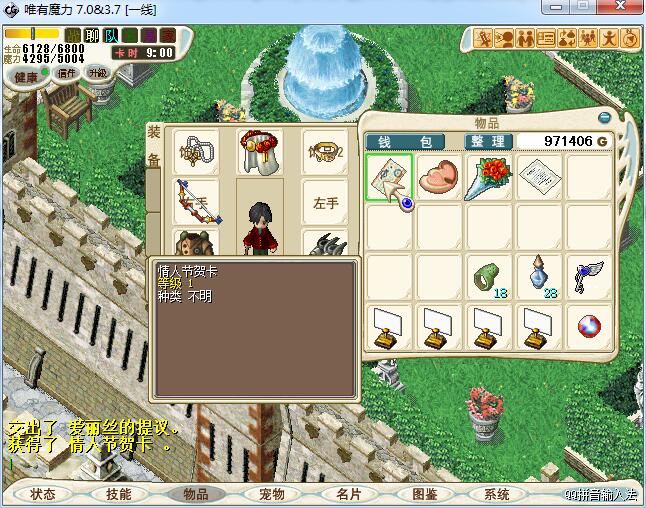Pick the winged key item
Viewport: 646px width, 508px height.
pos(589,277)
